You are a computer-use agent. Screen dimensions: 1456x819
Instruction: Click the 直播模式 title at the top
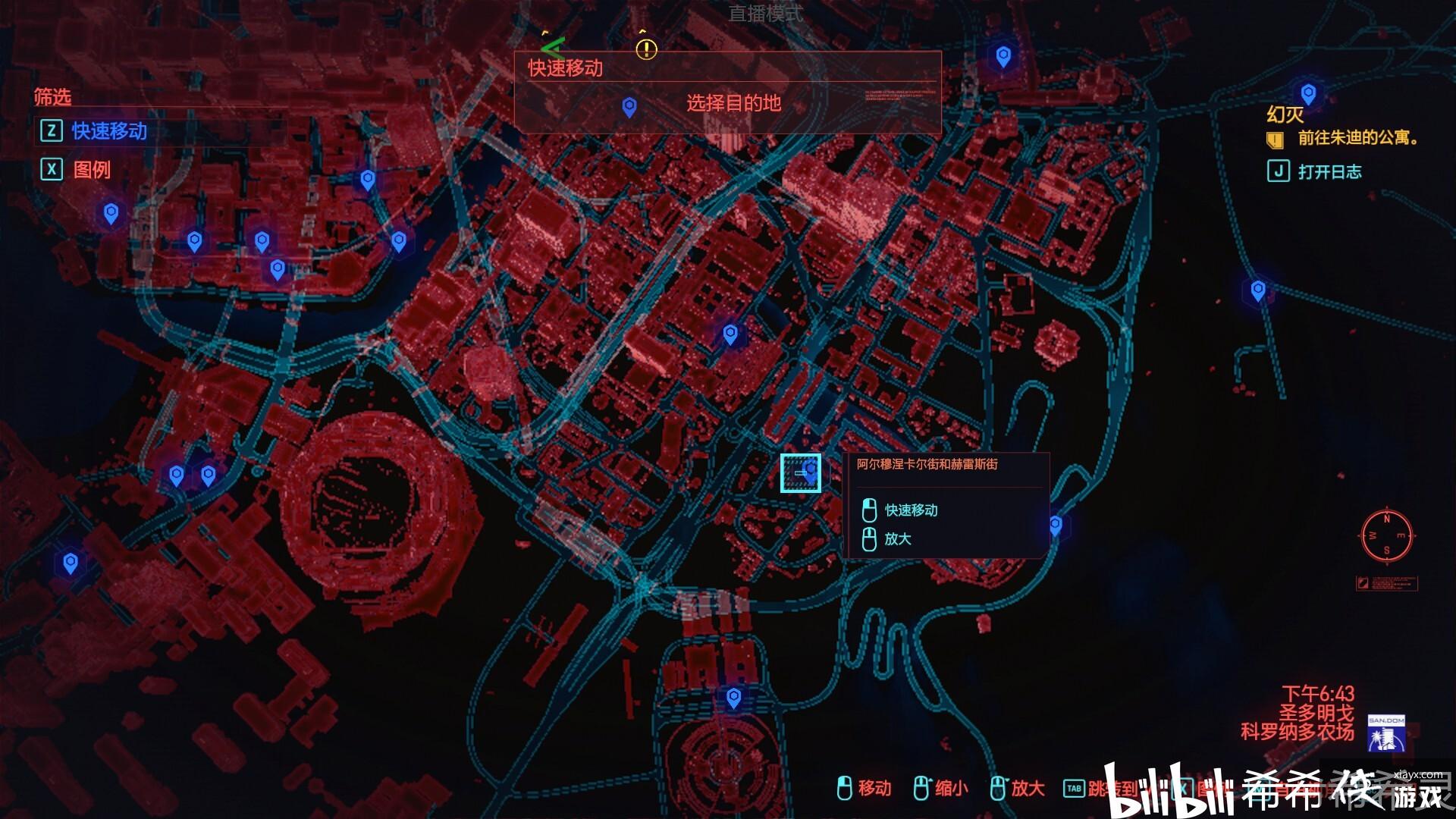point(766,11)
